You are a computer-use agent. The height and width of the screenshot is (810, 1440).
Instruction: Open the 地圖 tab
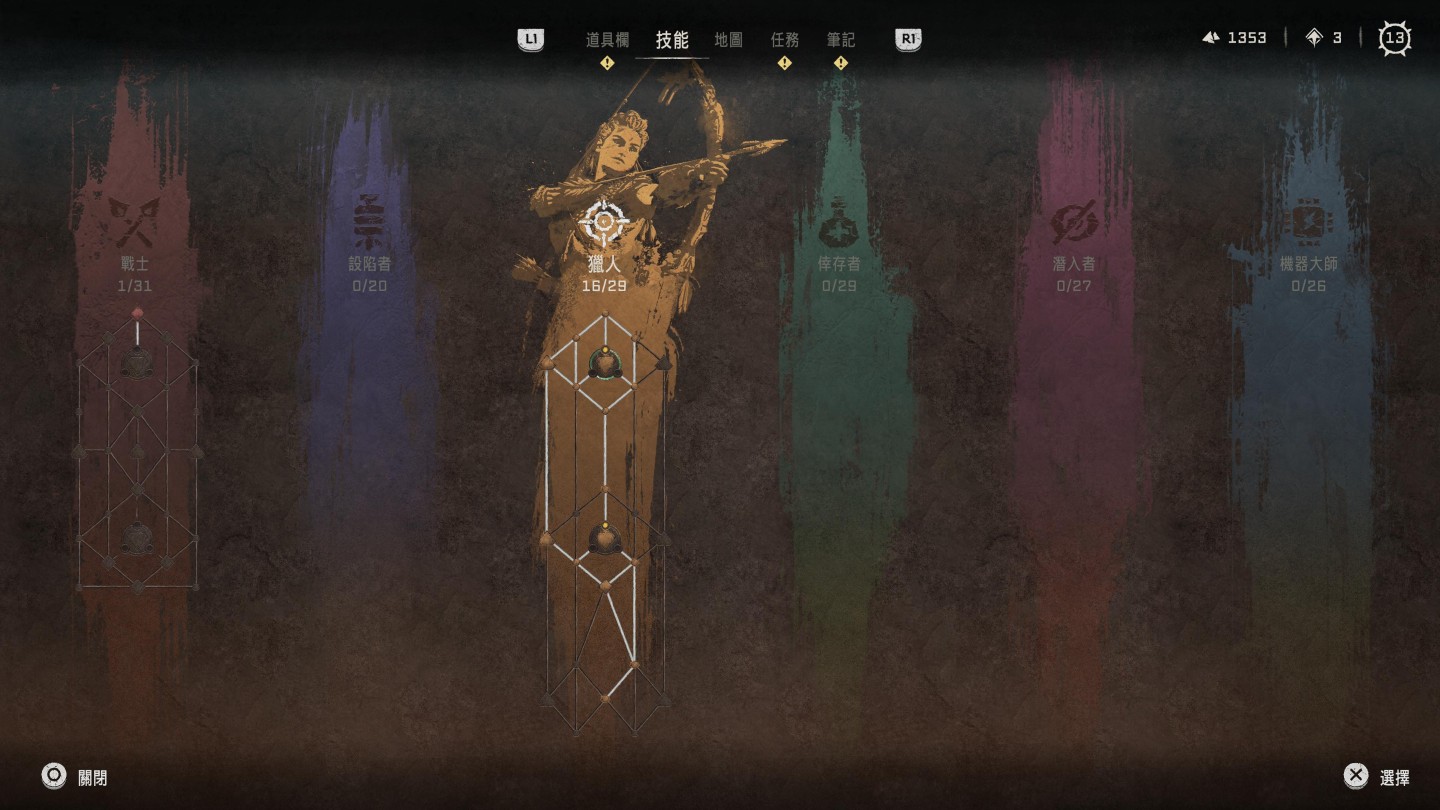click(x=728, y=40)
